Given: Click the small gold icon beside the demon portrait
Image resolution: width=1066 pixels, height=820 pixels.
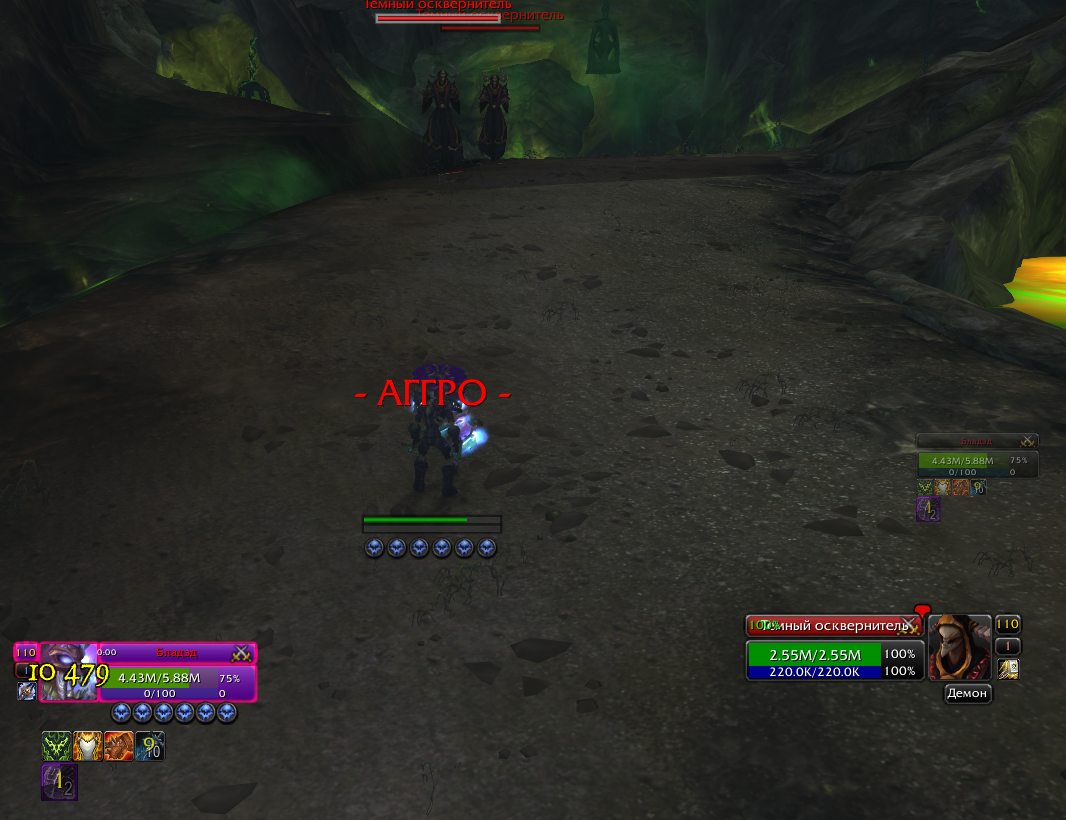Looking at the screenshot, I should 1008,669.
